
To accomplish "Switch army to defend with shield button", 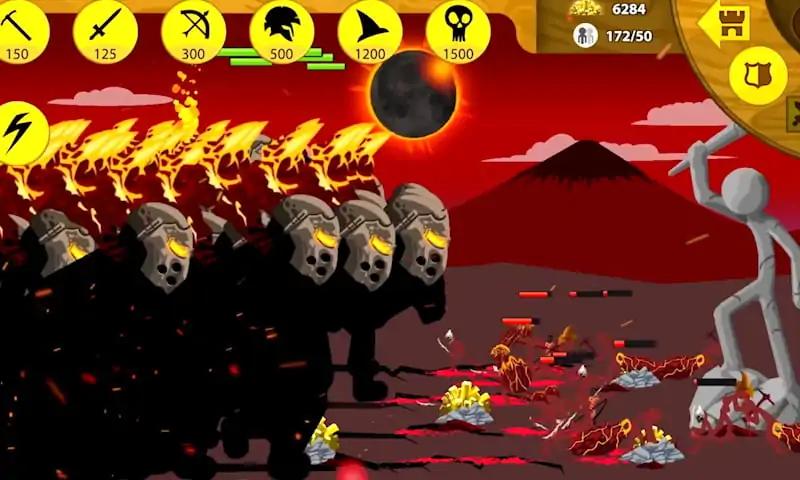I will [757, 76].
